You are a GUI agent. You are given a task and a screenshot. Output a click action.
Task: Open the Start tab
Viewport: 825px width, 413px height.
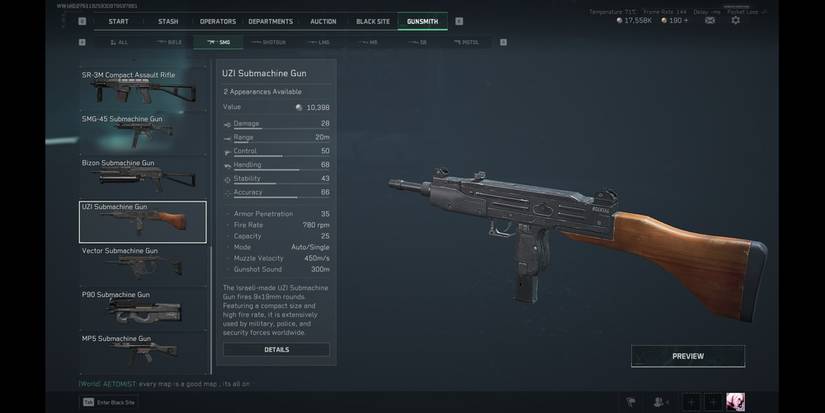pos(118,21)
